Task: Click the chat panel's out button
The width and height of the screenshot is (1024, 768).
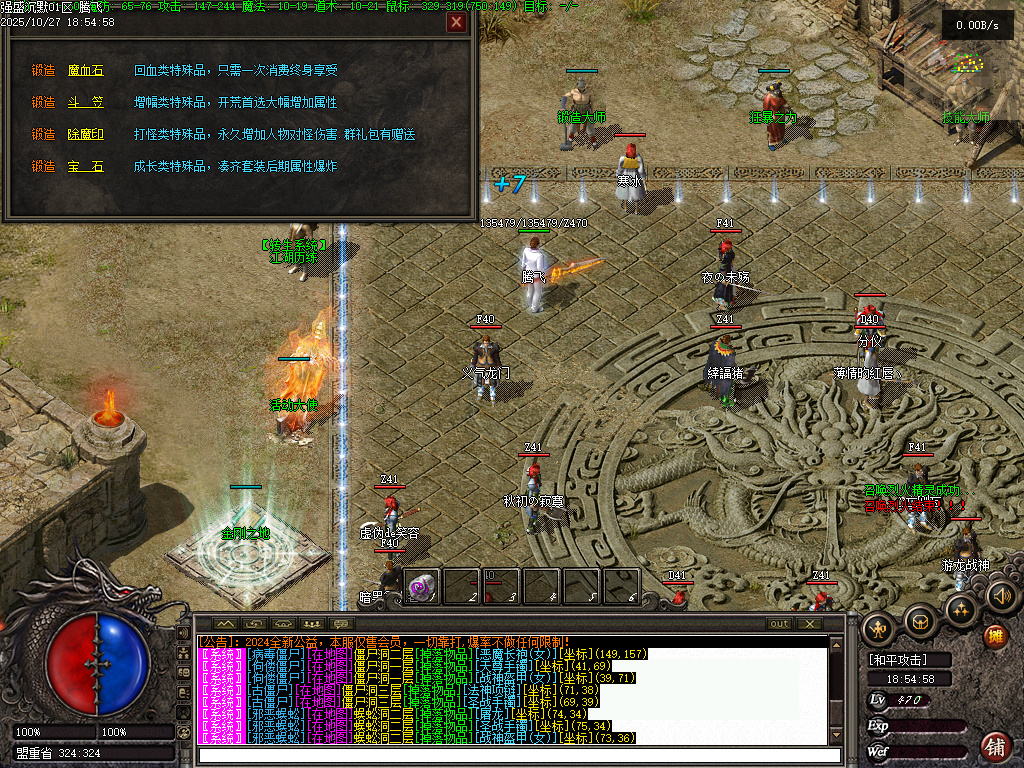Action: pos(778,624)
